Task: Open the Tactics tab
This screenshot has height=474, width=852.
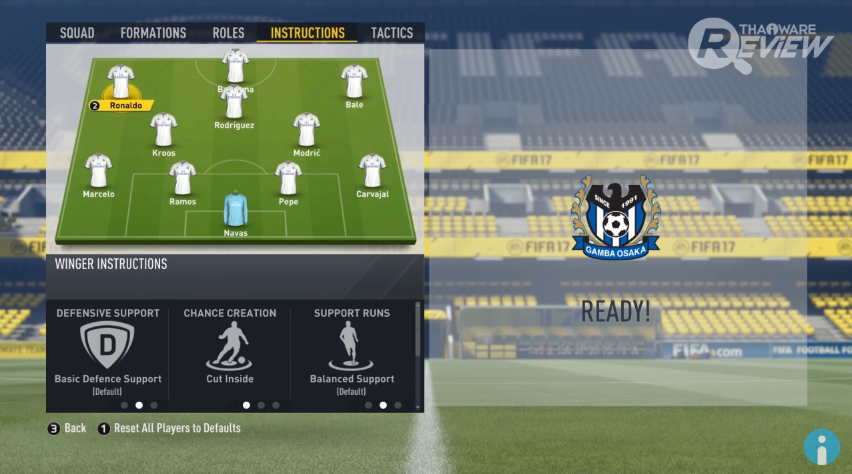Action: (x=392, y=33)
